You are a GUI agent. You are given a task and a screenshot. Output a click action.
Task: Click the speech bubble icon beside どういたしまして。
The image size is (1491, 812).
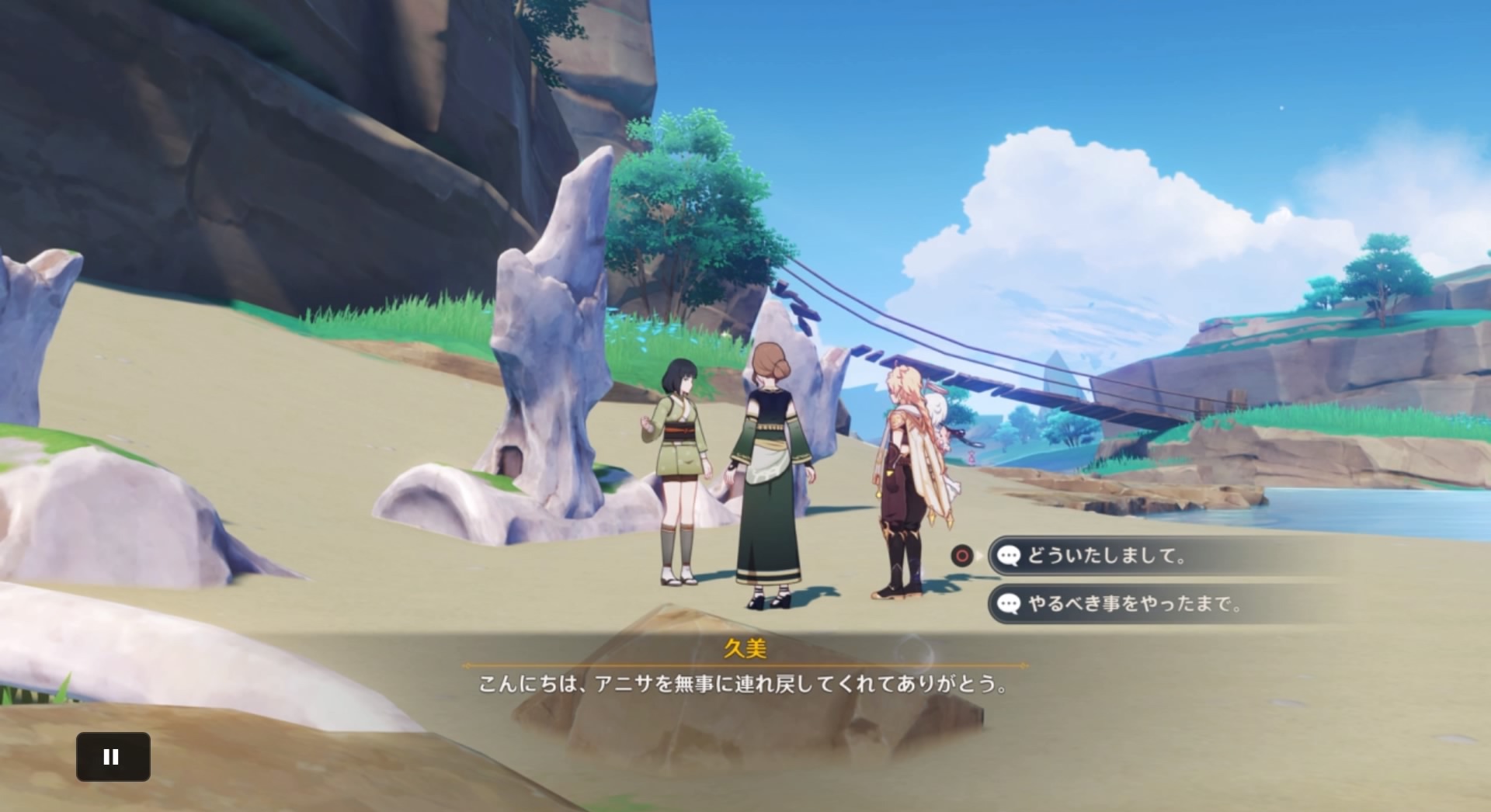(x=1009, y=556)
